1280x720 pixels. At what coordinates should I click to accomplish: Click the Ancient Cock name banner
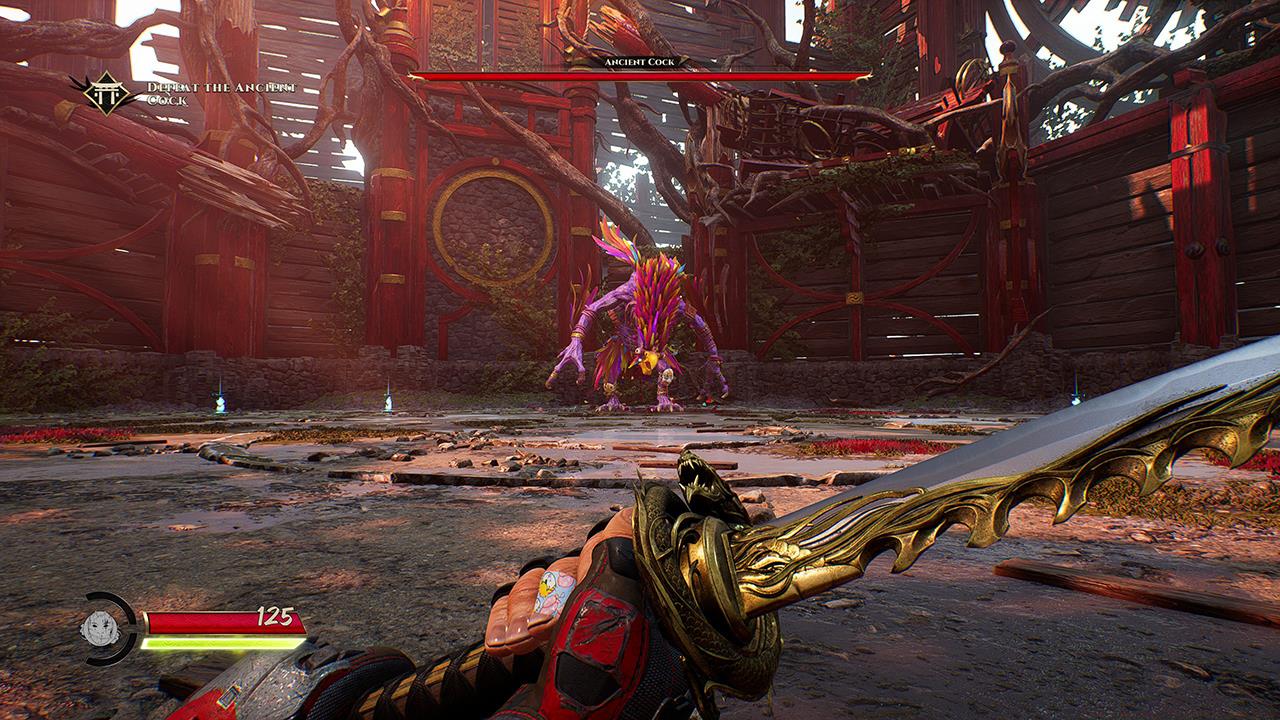pos(640,60)
